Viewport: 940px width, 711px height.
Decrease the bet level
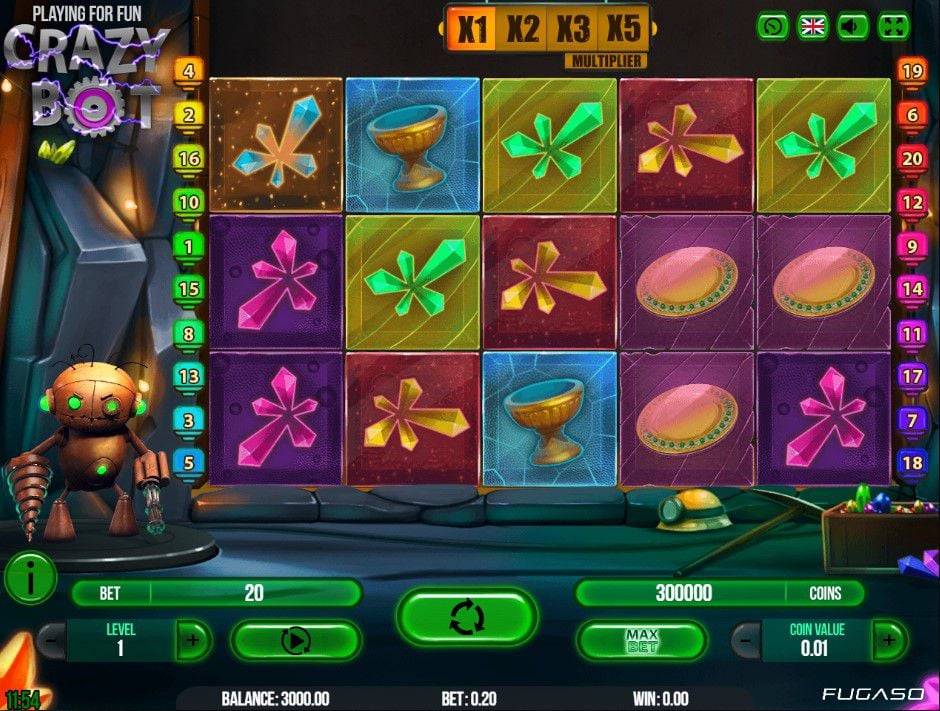[x=51, y=638]
